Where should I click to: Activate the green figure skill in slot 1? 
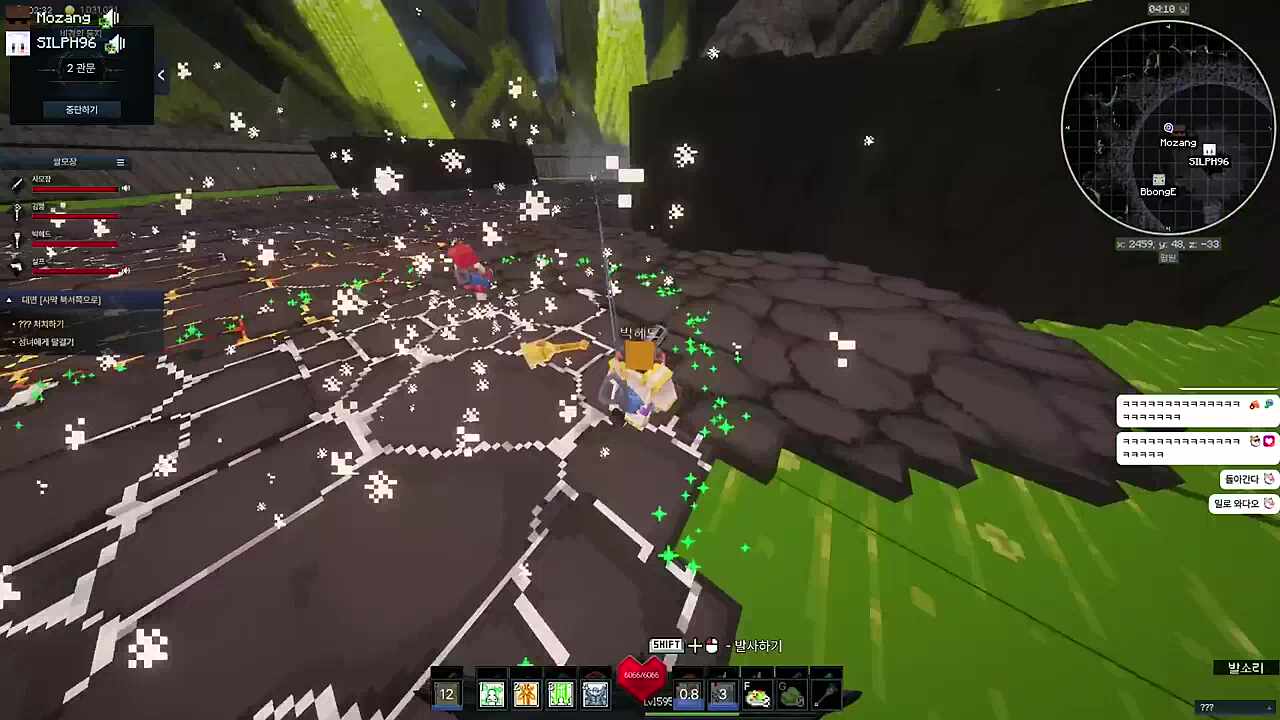coord(492,694)
